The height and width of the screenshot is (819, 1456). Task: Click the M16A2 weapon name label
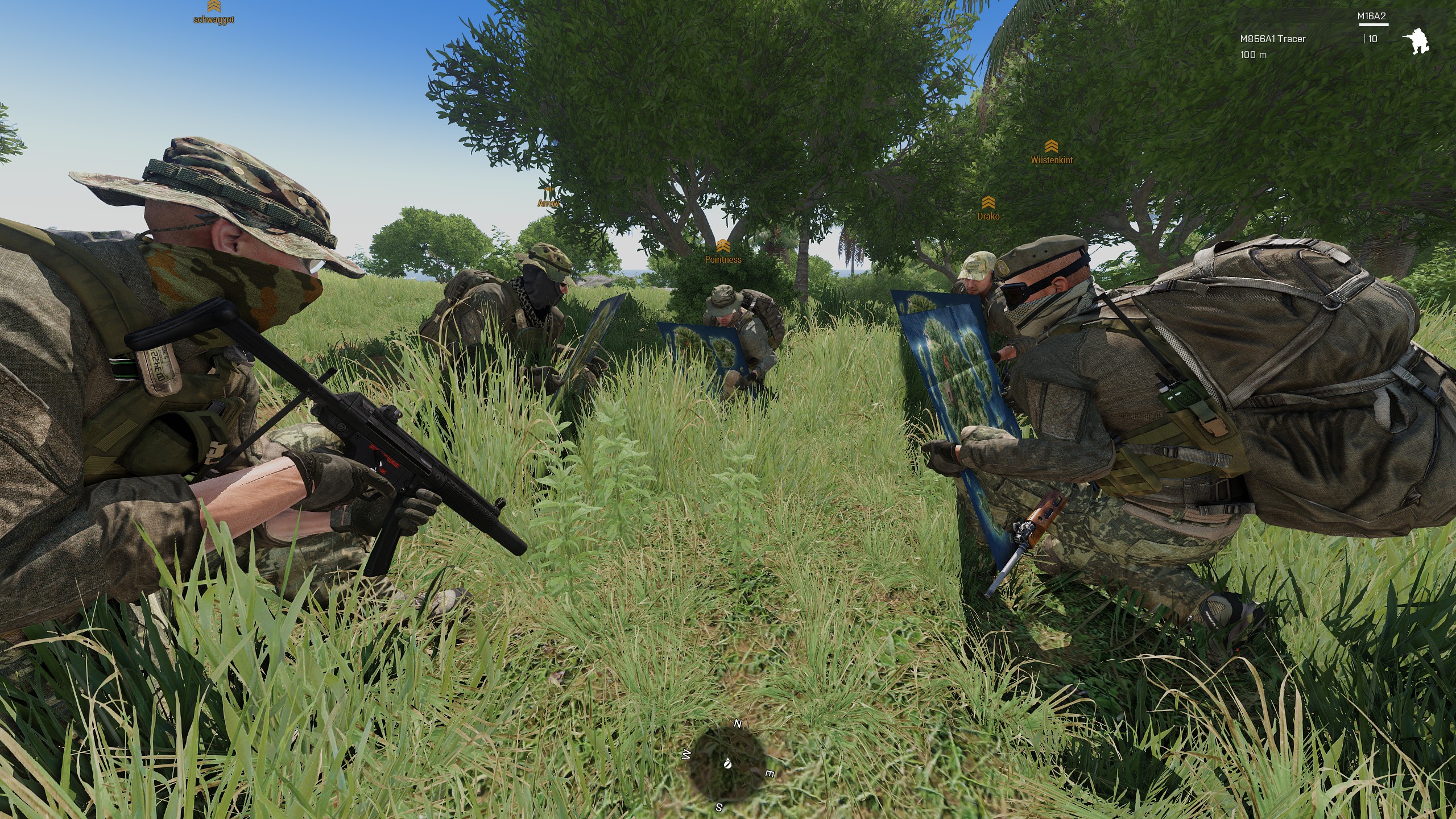(x=1371, y=16)
